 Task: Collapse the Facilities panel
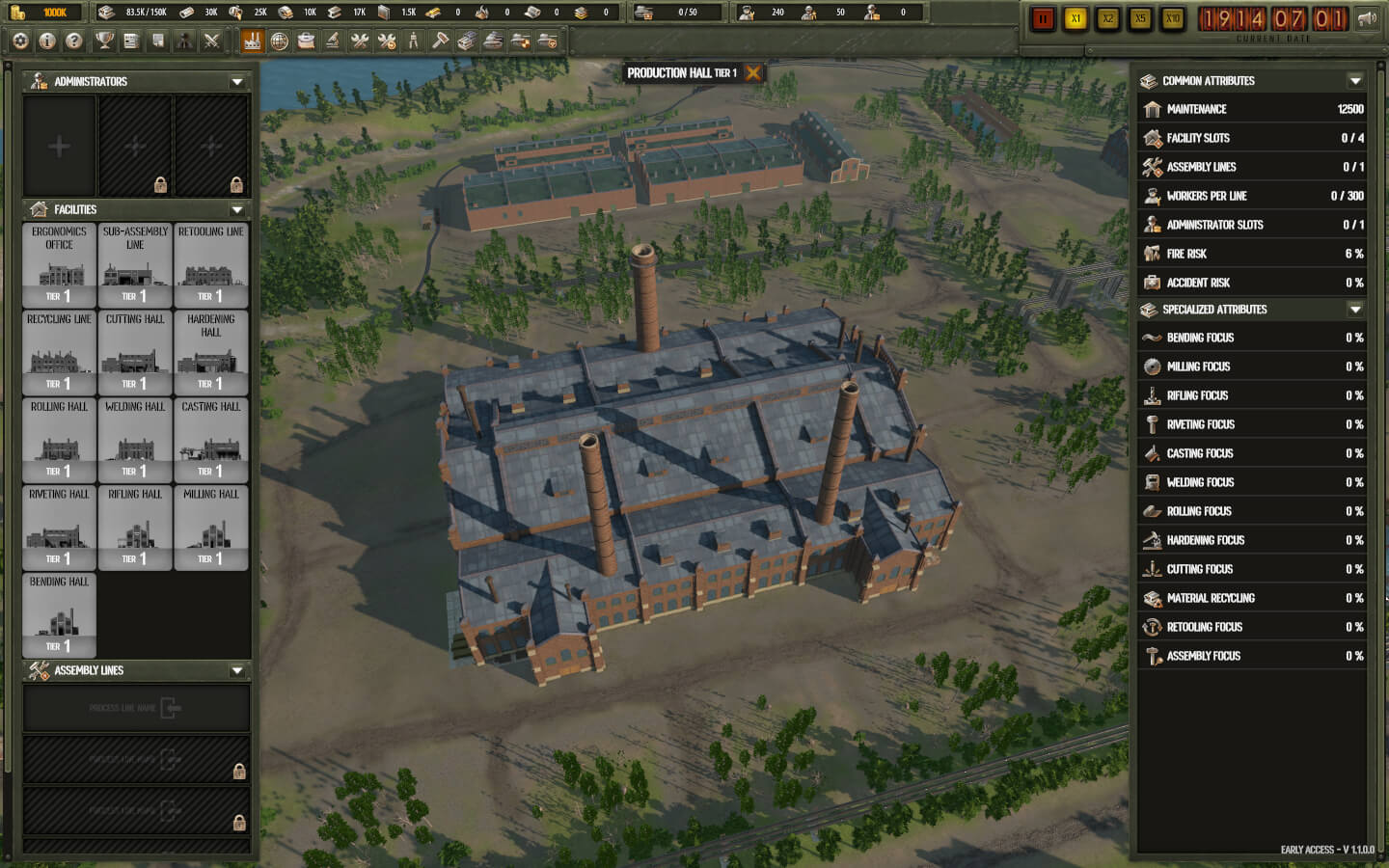click(x=236, y=209)
